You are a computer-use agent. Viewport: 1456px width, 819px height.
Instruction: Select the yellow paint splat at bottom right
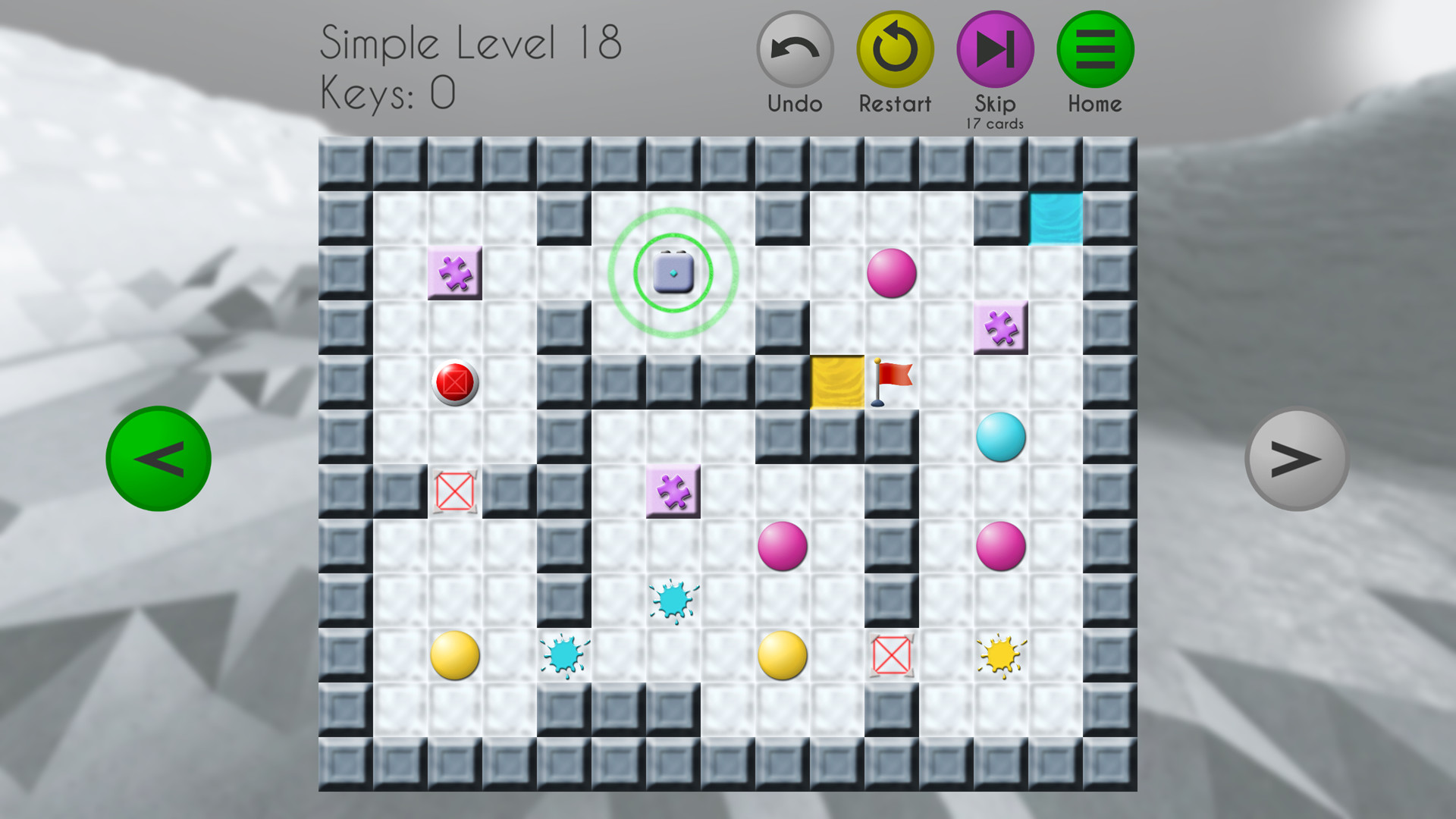click(1001, 654)
